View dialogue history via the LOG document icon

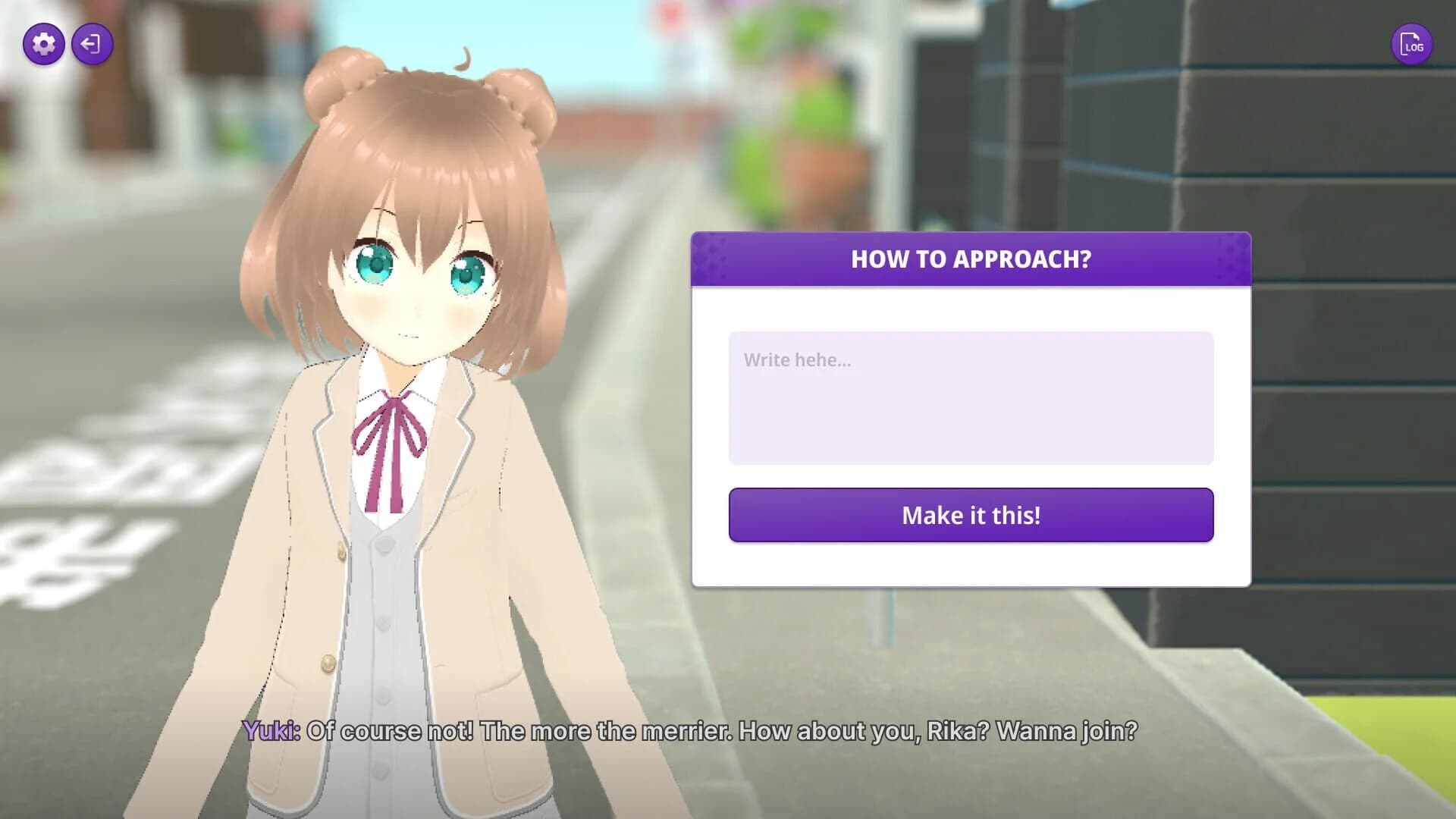(1412, 43)
